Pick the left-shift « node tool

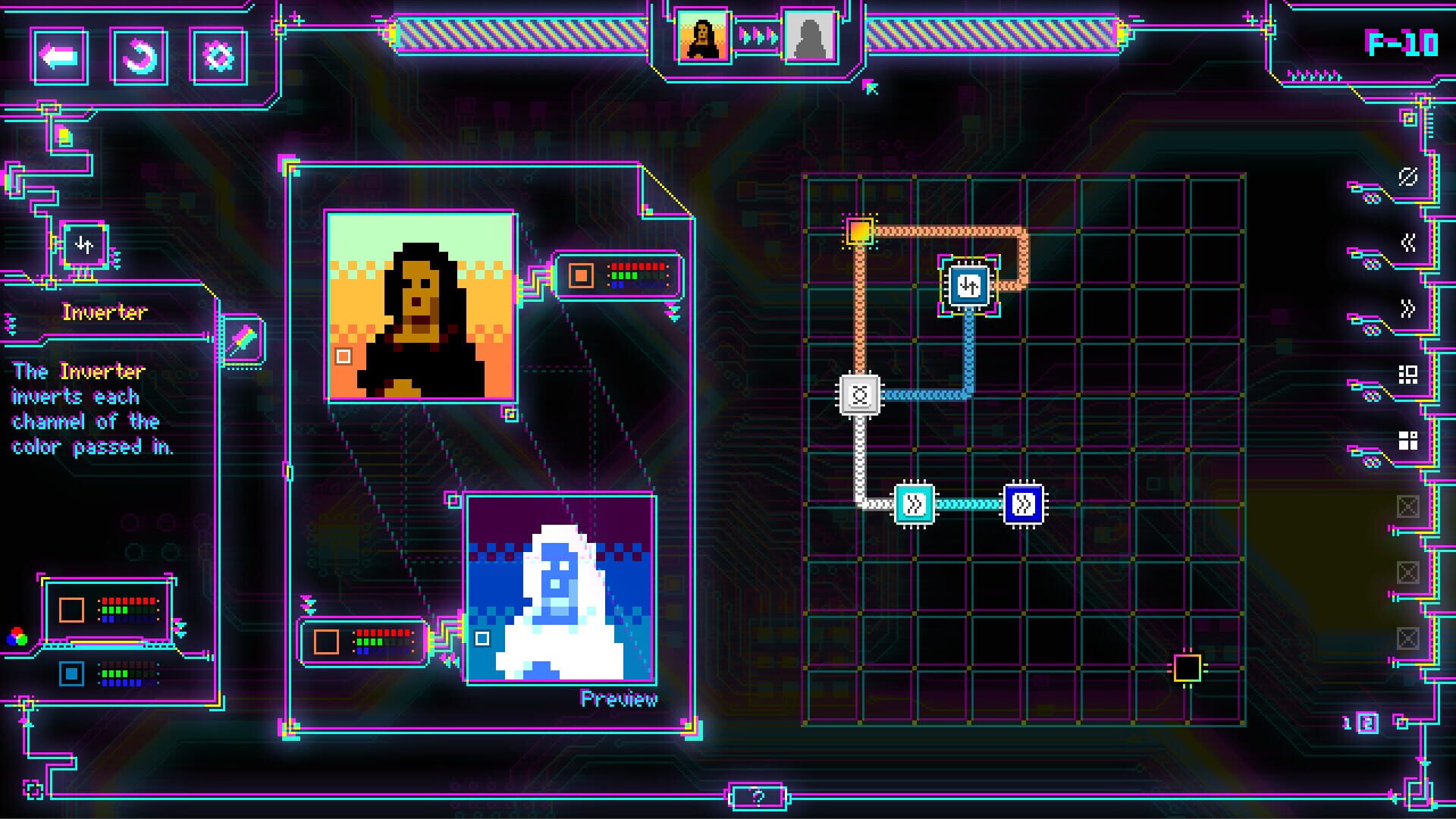point(1407,243)
